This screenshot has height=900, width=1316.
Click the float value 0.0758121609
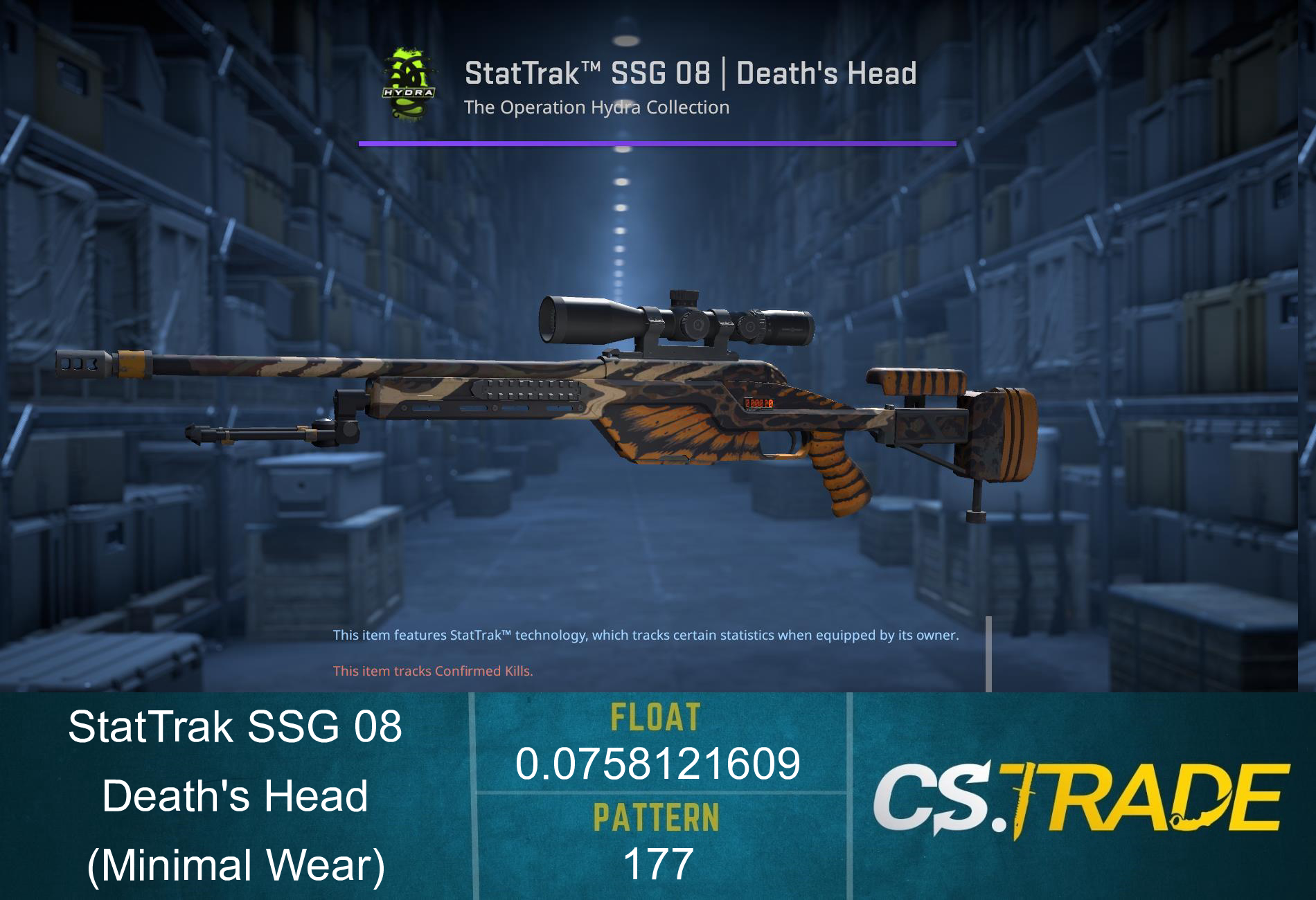pos(658,765)
